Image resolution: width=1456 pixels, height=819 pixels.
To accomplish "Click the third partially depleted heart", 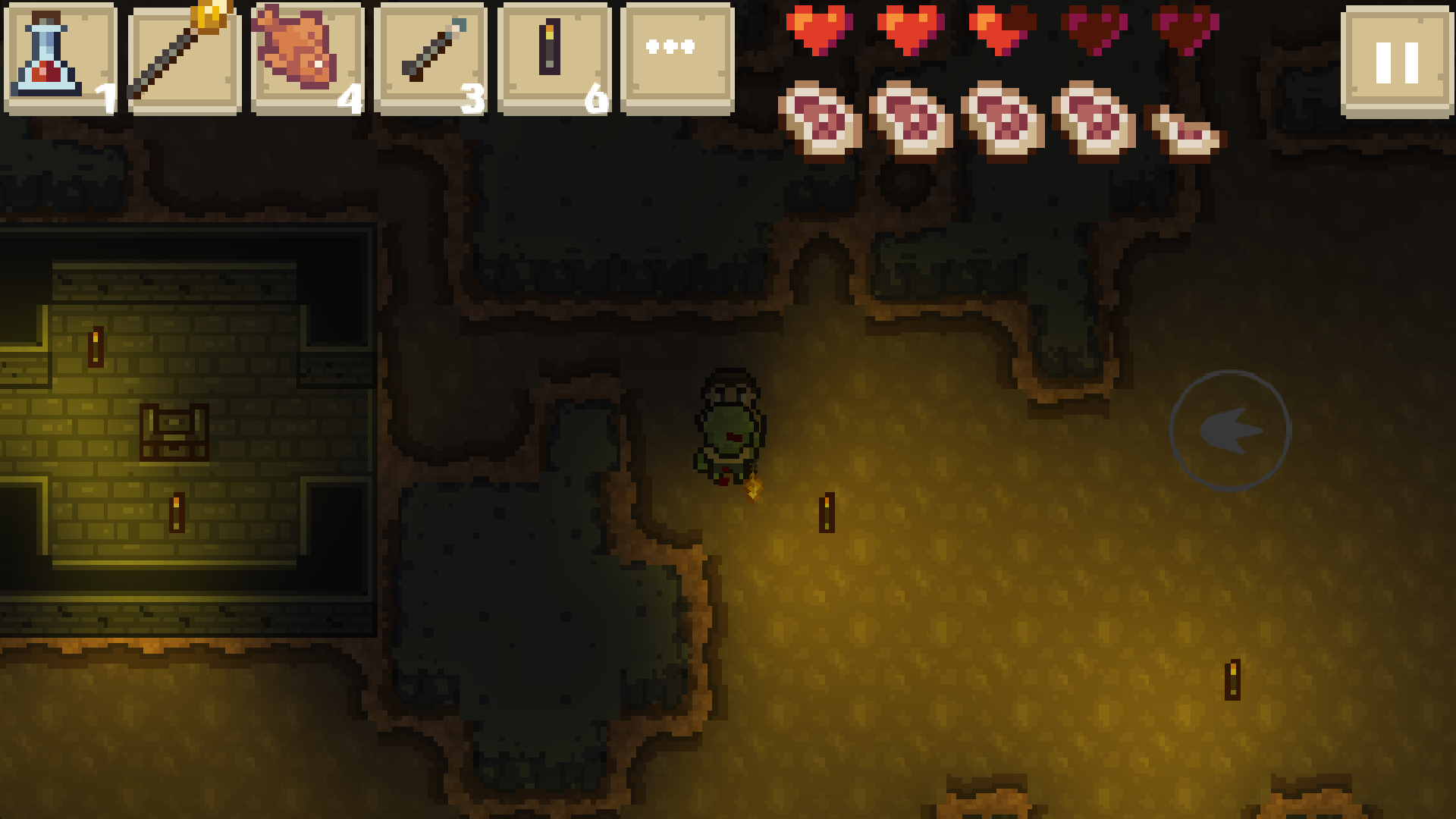I will click(x=1001, y=32).
